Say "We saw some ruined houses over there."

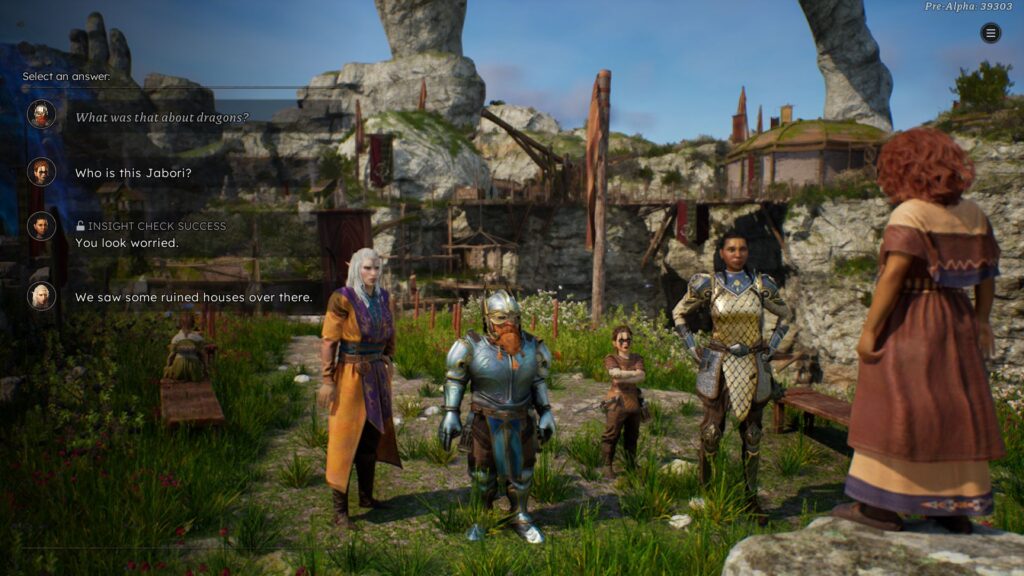point(193,297)
